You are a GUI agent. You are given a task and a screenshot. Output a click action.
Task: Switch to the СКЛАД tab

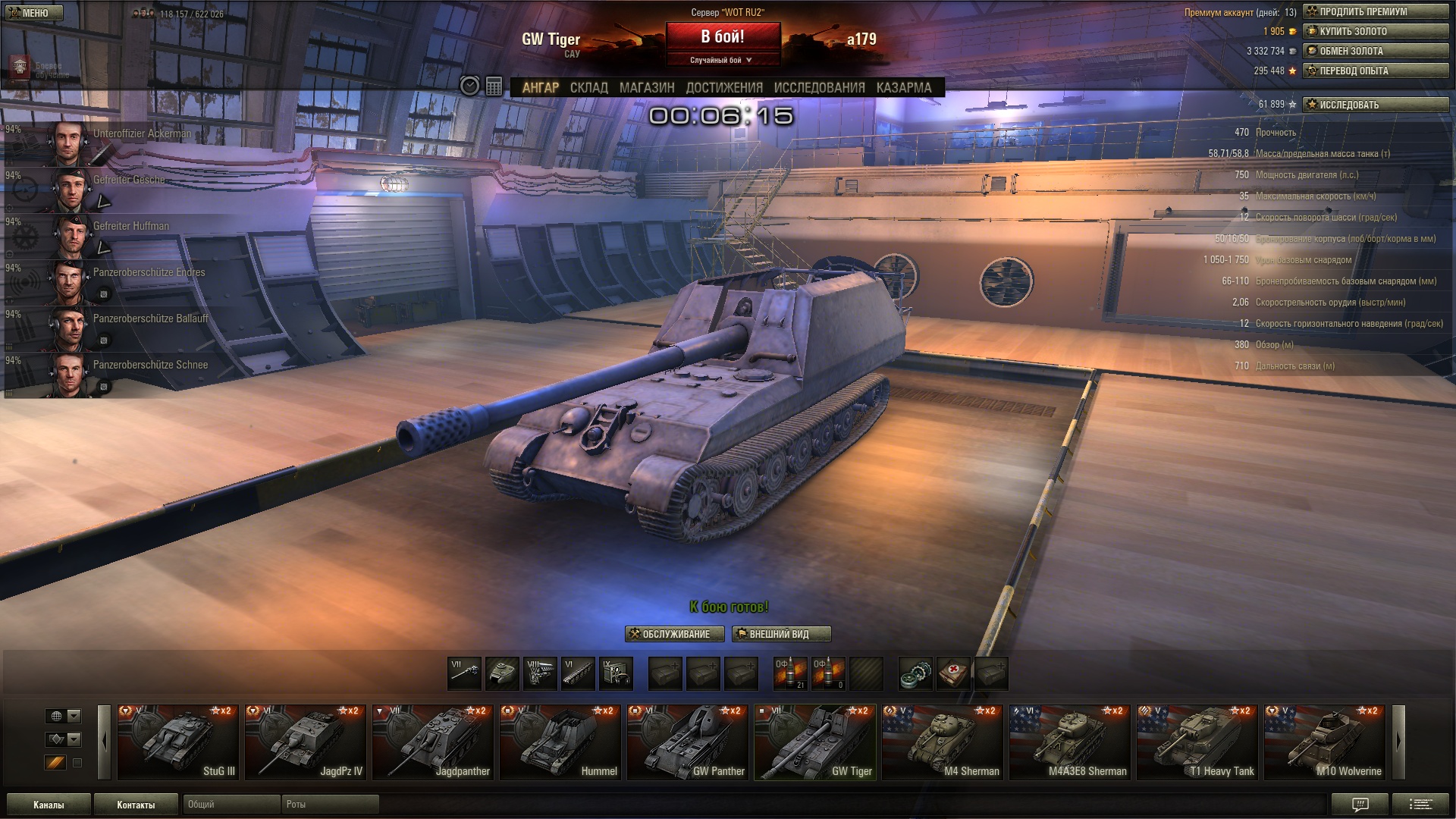pos(588,88)
